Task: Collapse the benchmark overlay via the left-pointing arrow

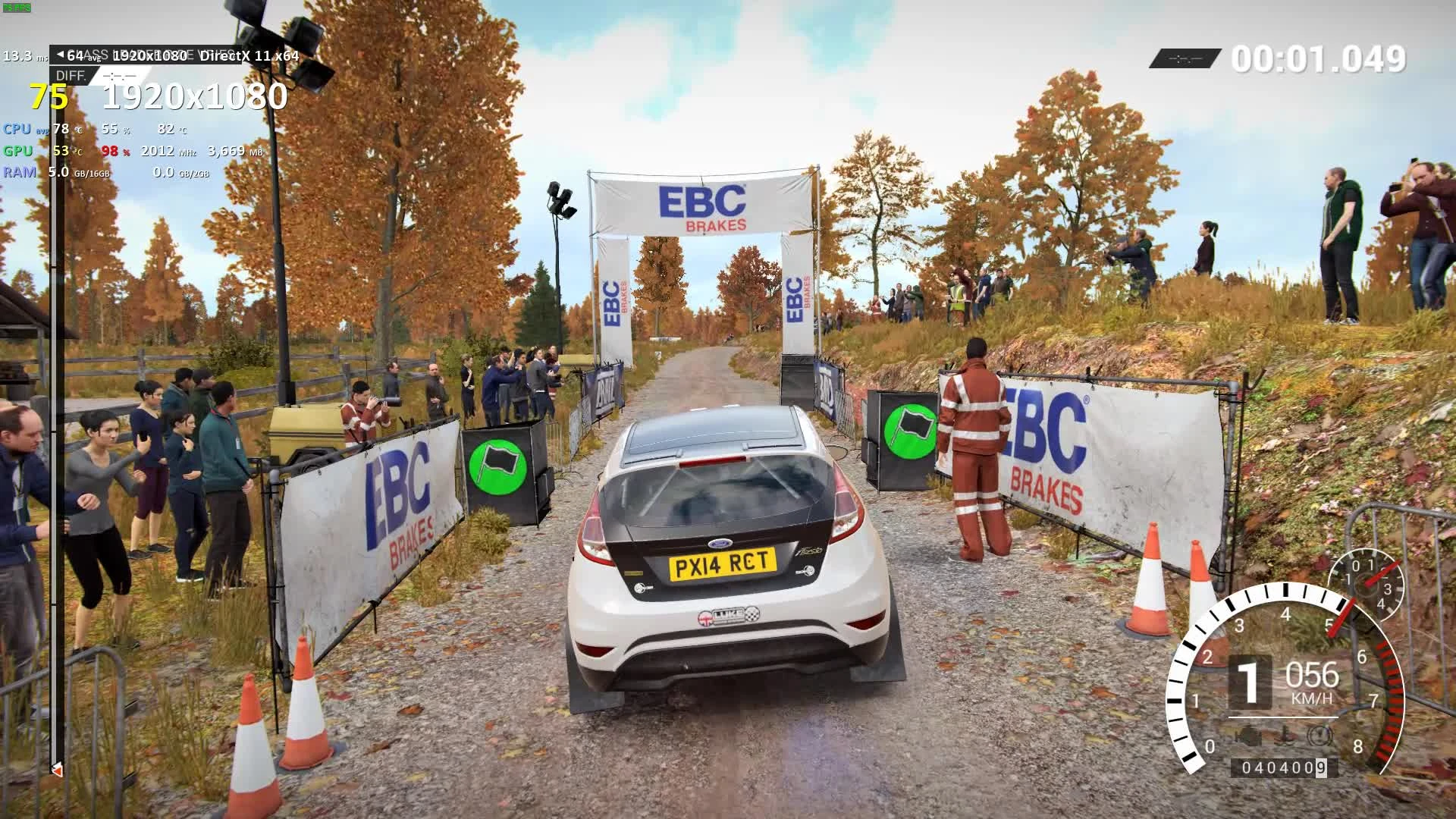Action: (x=61, y=54)
